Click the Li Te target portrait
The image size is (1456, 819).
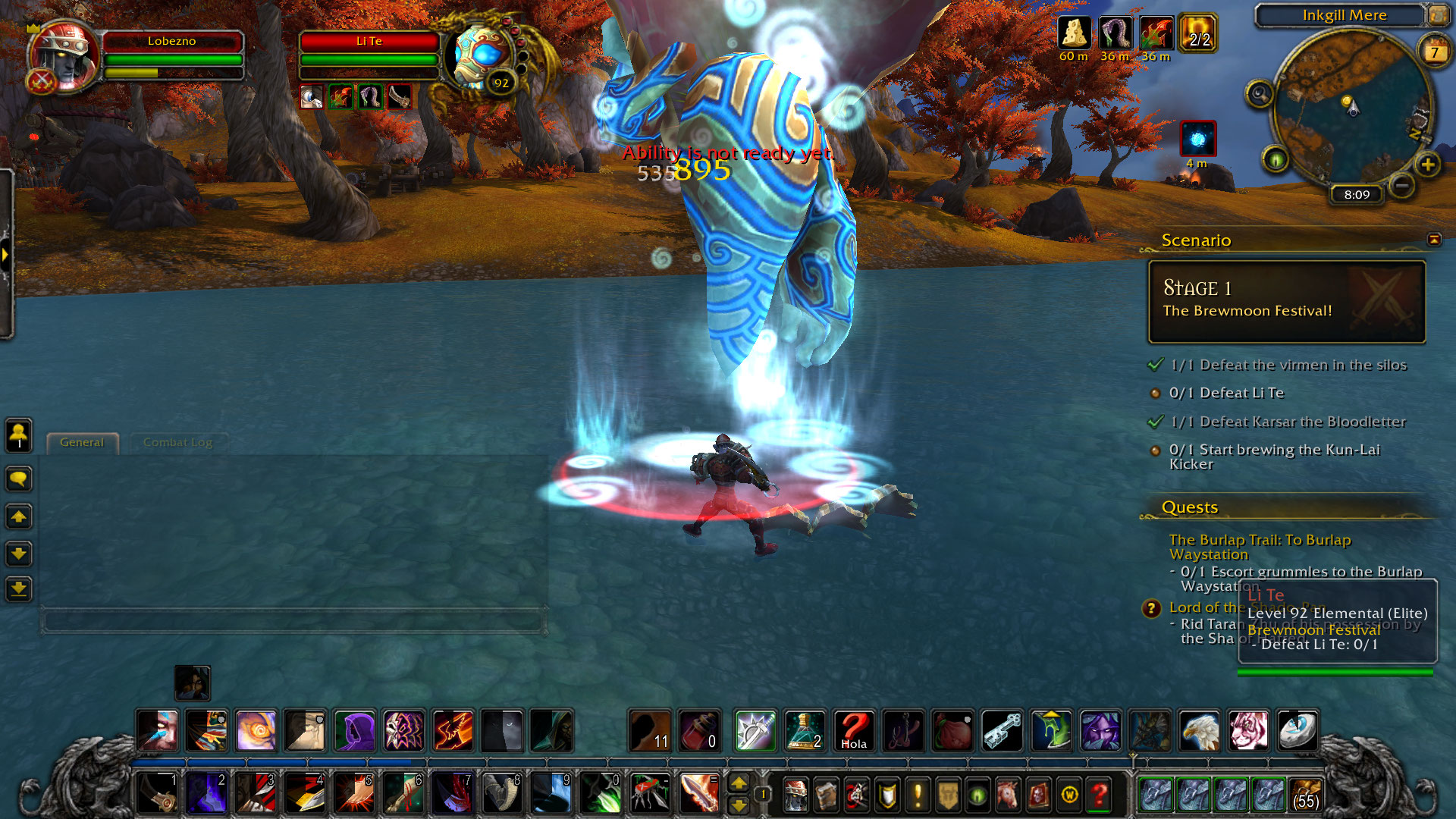[482, 58]
